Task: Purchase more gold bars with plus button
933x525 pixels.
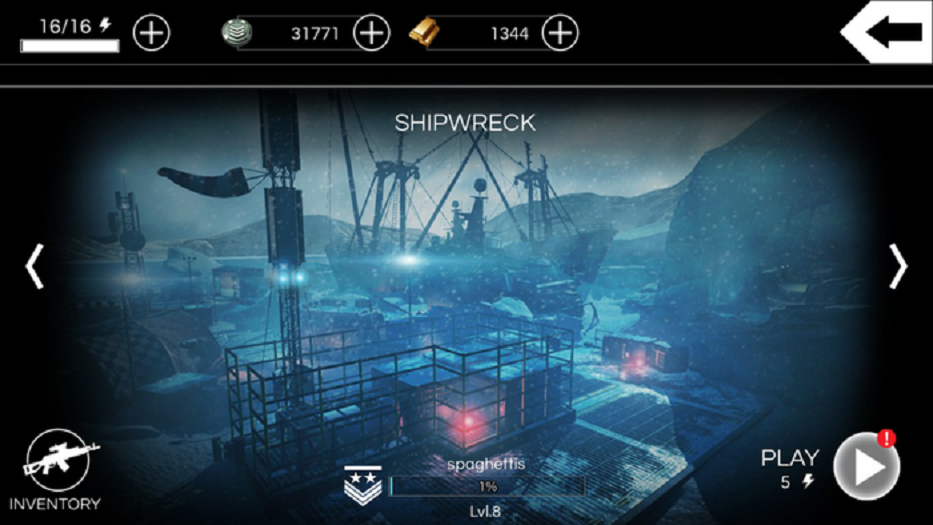Action: tap(560, 33)
